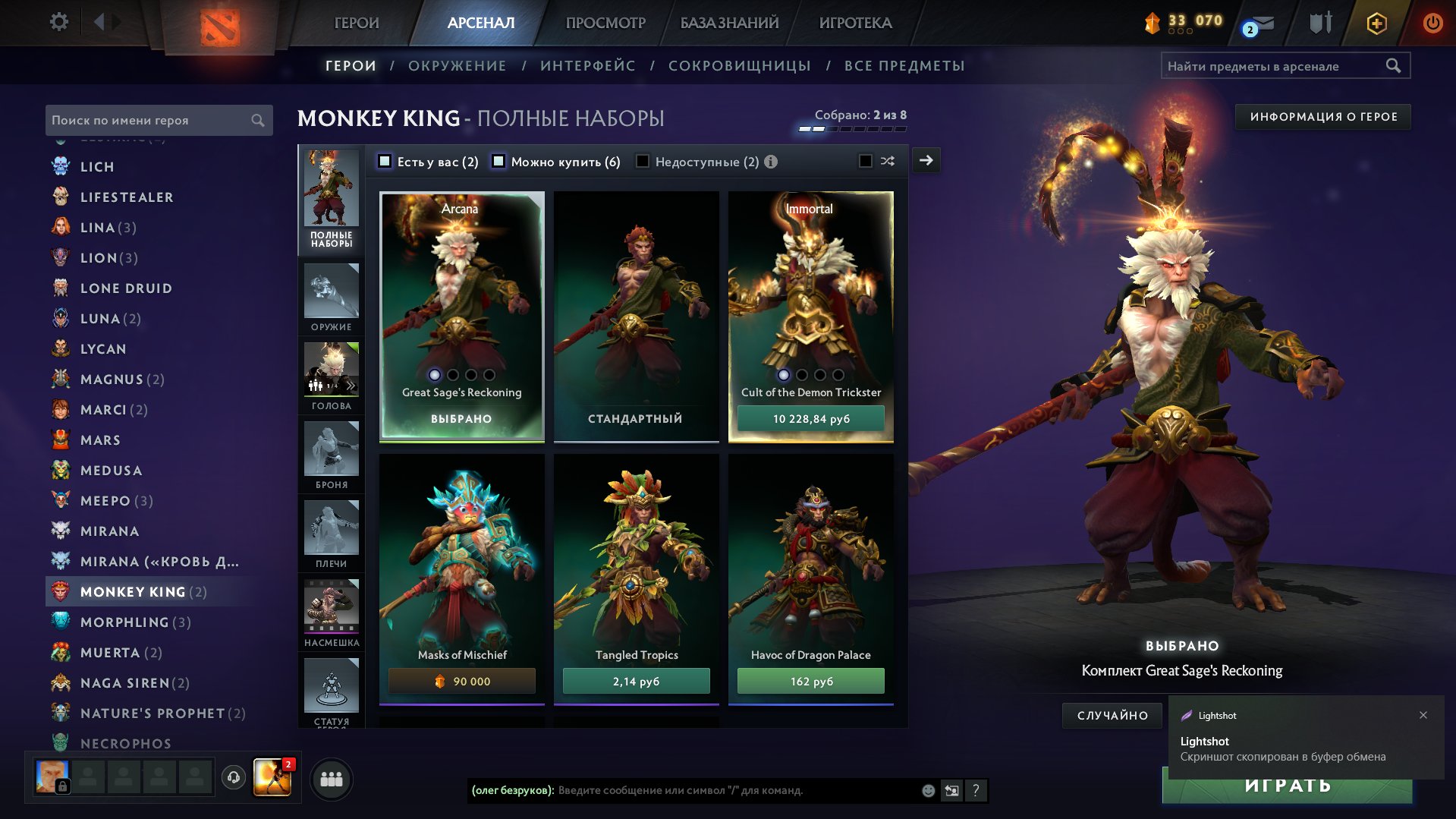This screenshot has width=1456, height=819.
Task: Close the Lightshot notification
Action: click(x=1423, y=715)
